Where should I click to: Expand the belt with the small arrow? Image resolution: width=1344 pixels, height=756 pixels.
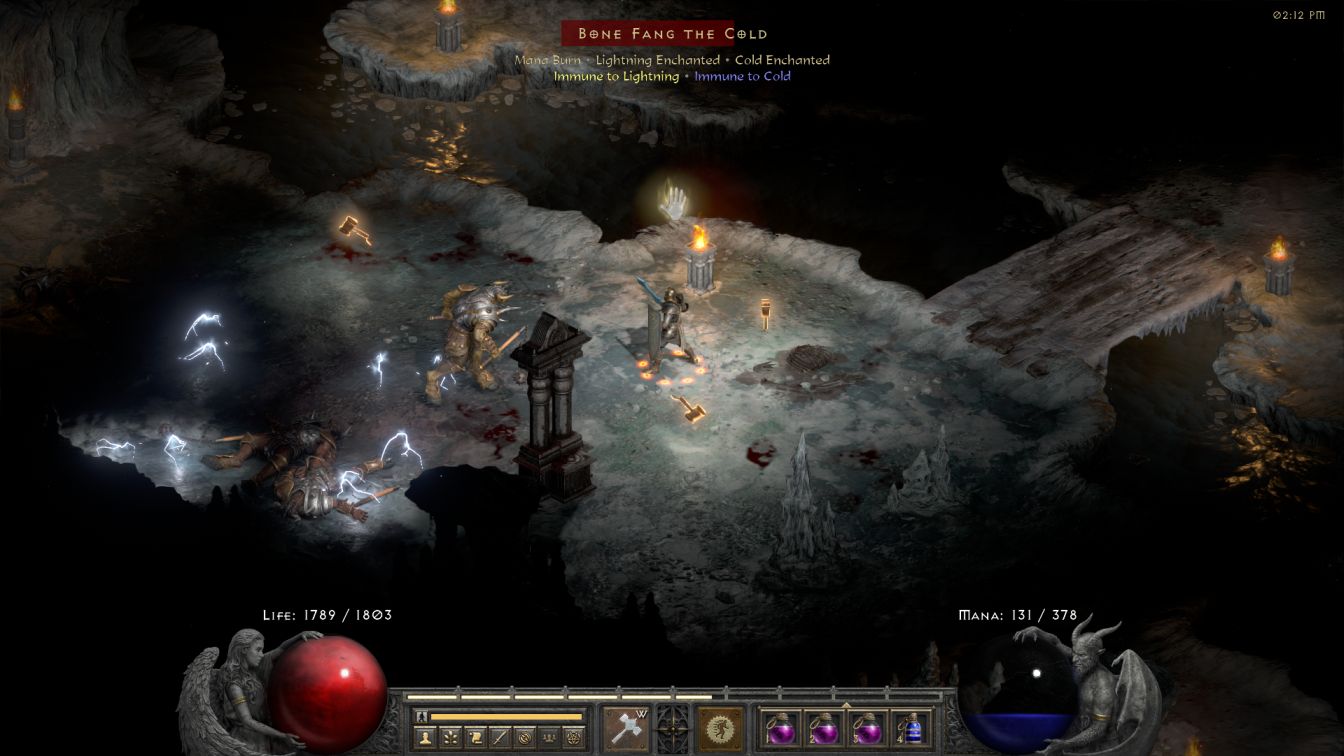847,705
